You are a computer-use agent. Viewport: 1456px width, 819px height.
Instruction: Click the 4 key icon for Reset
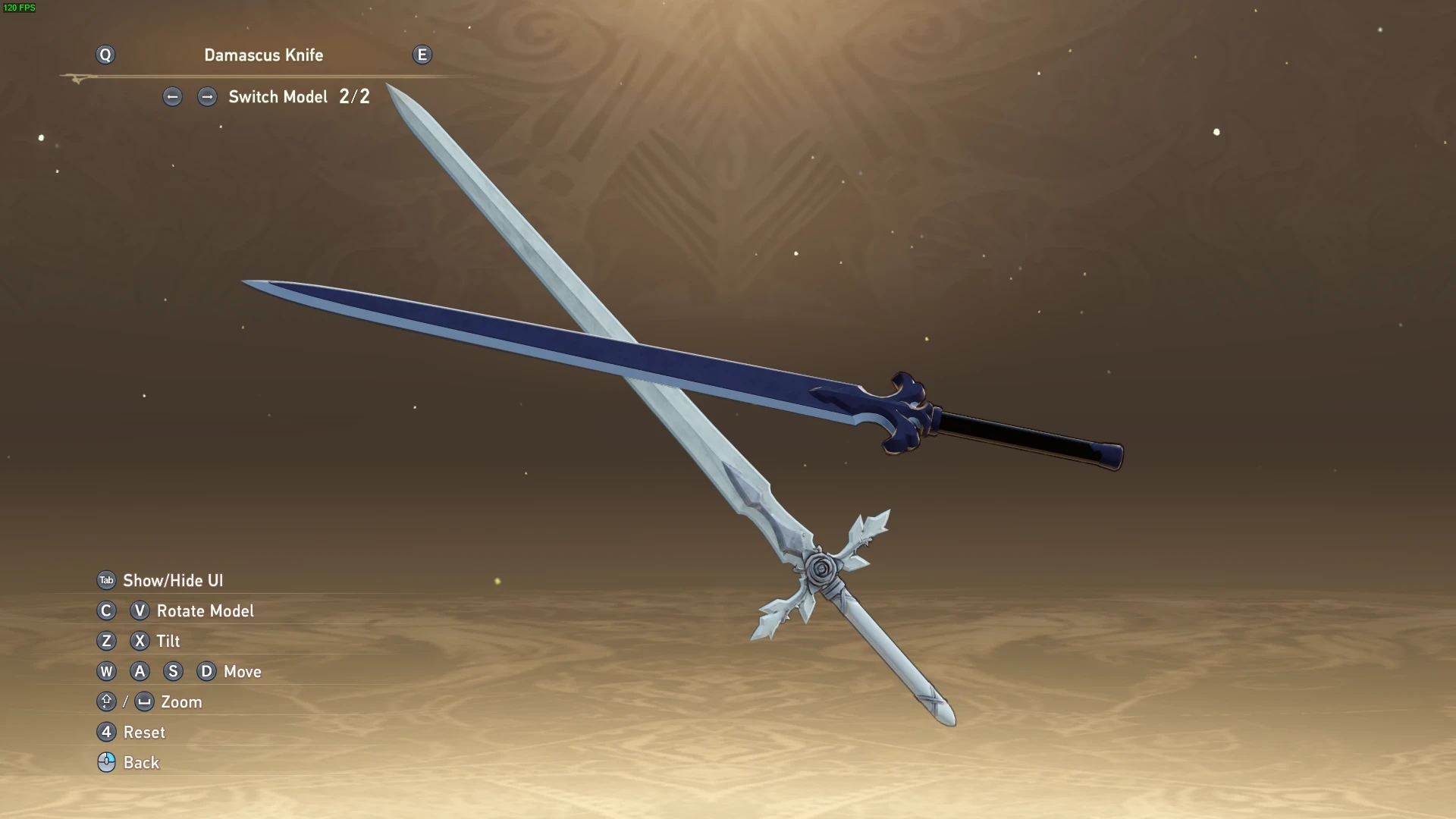(106, 732)
